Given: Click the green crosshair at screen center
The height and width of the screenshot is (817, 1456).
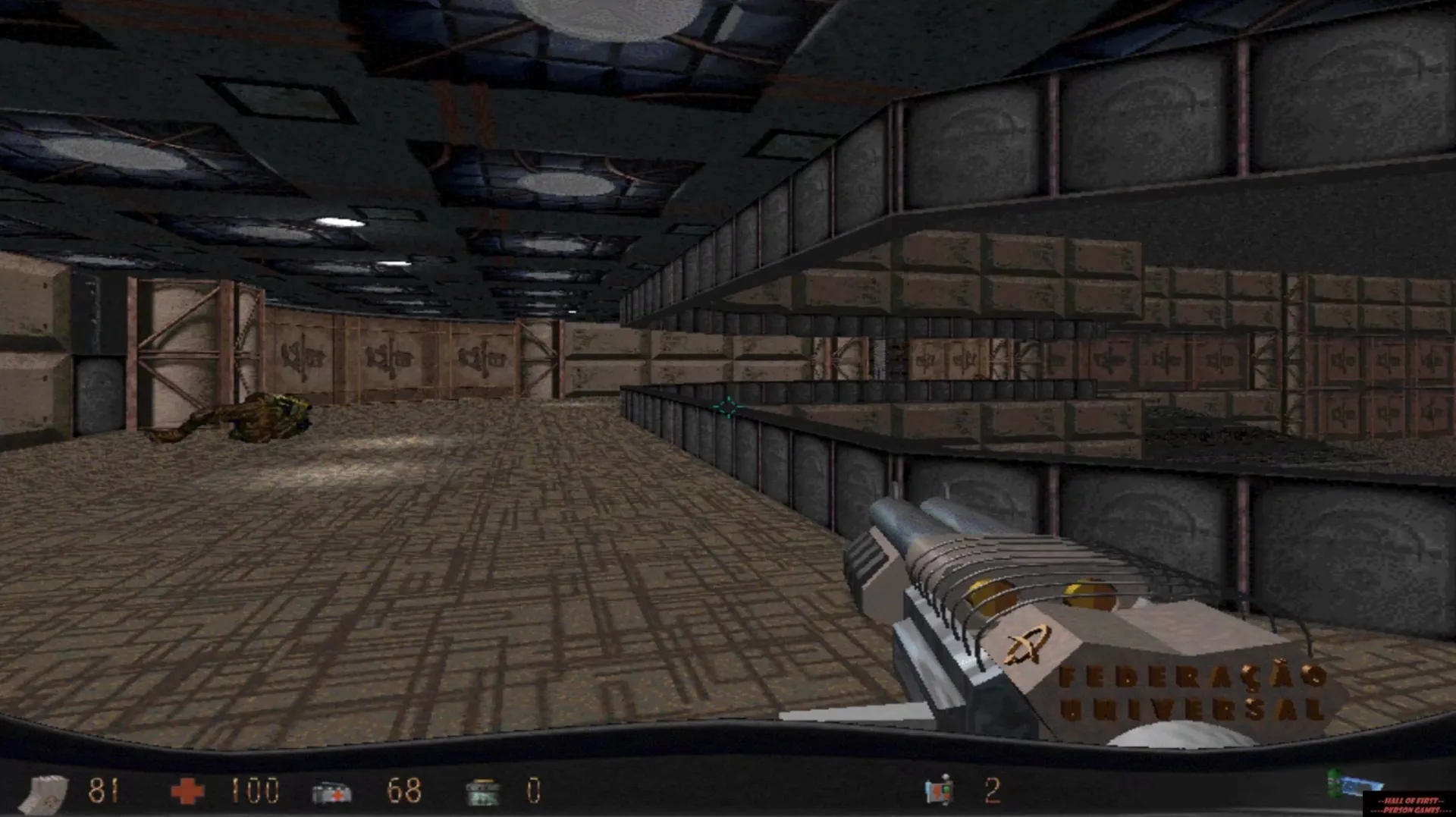Looking at the screenshot, I should [726, 407].
